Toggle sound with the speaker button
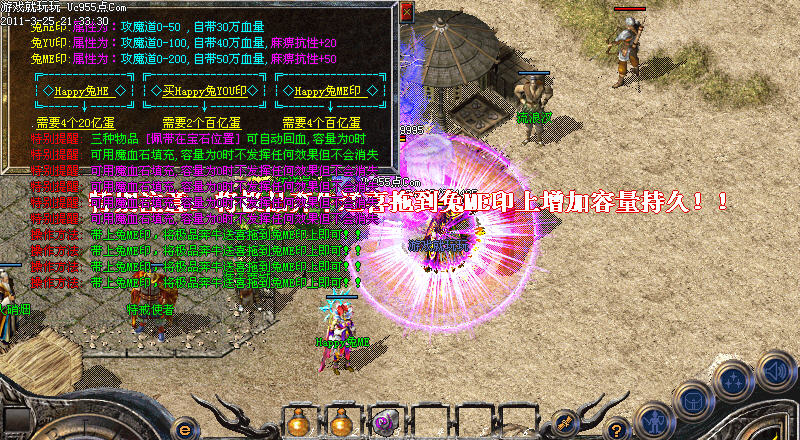800x440 pixels. [774, 370]
